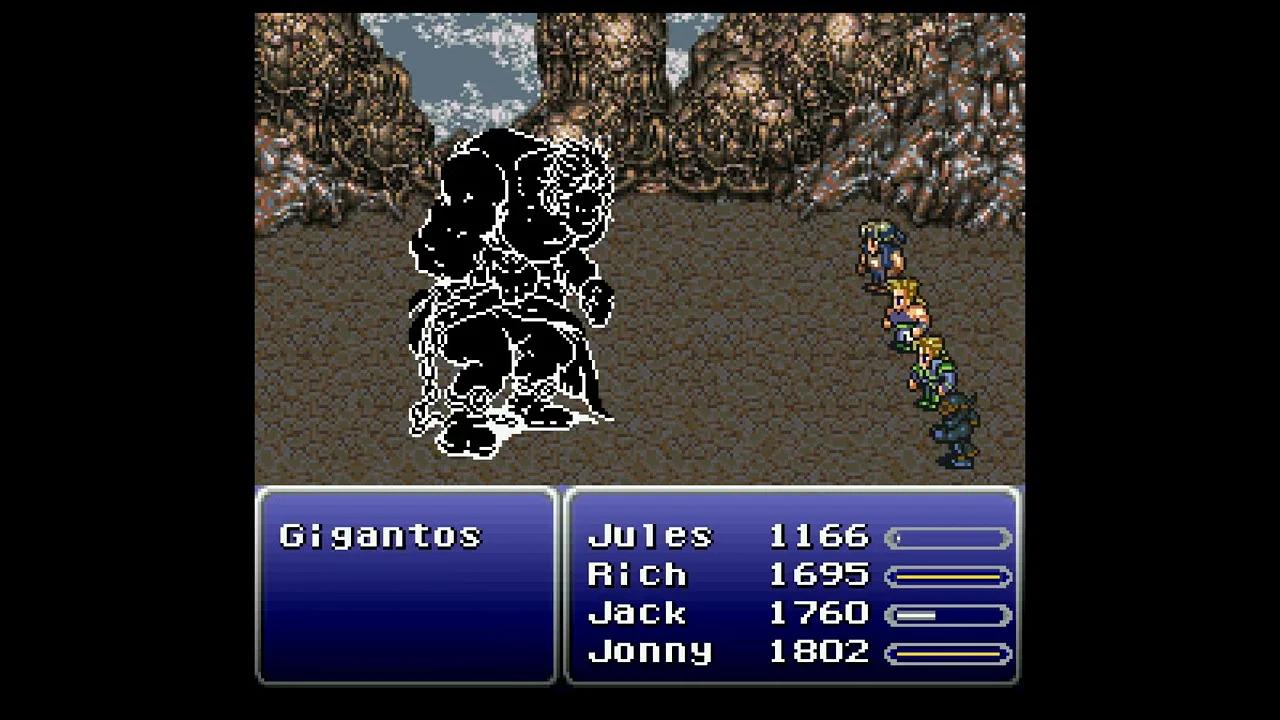Select the name Jack
The image size is (1280, 720).
(x=638, y=613)
